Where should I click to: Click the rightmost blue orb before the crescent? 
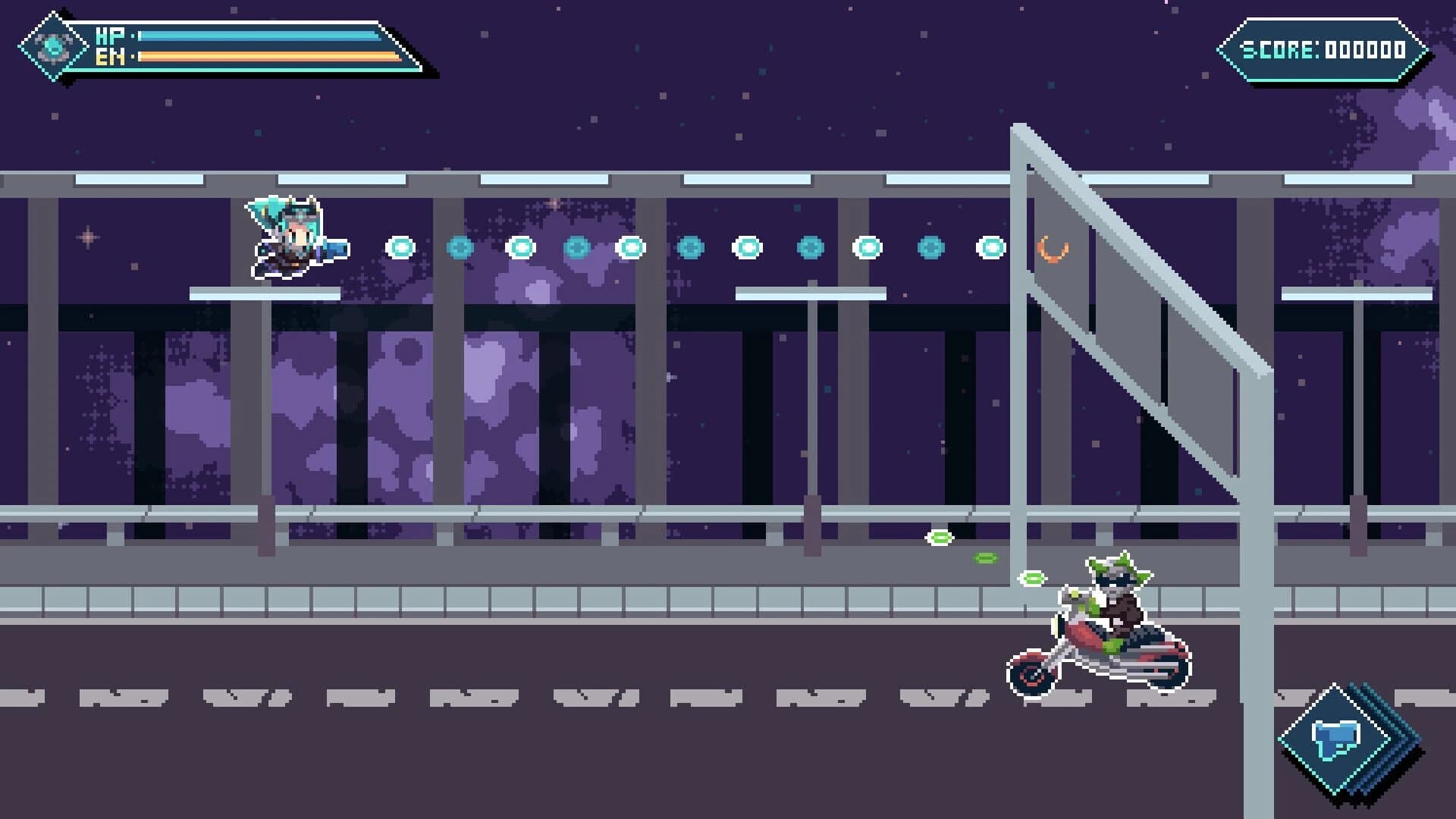[990, 246]
